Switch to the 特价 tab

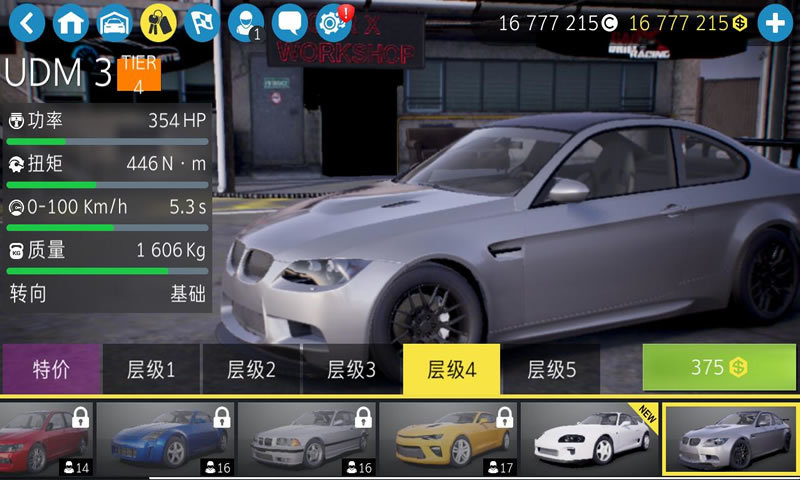[x=51, y=369]
